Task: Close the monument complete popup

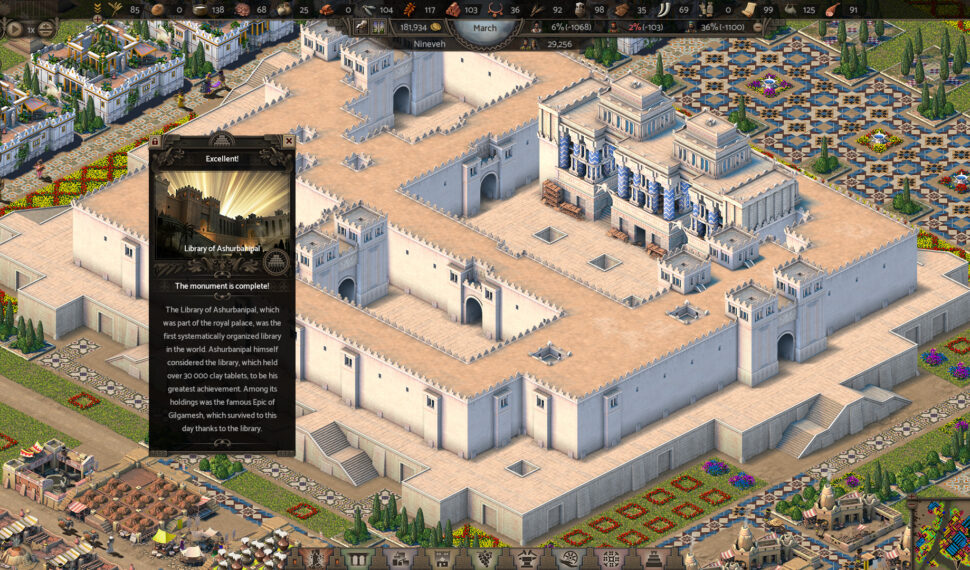Action: click(x=289, y=142)
